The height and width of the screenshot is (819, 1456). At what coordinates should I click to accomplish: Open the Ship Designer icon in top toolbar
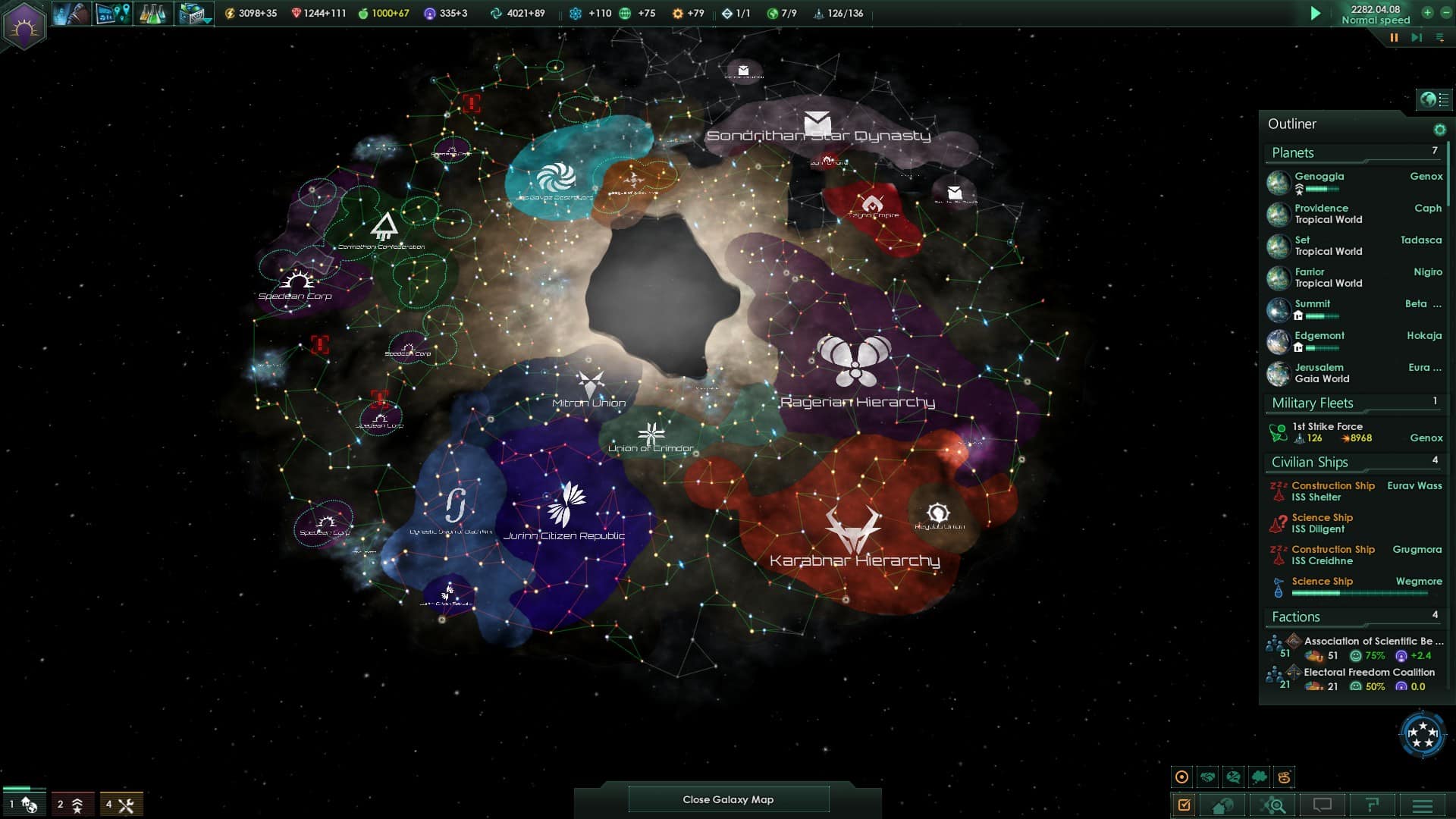193,13
